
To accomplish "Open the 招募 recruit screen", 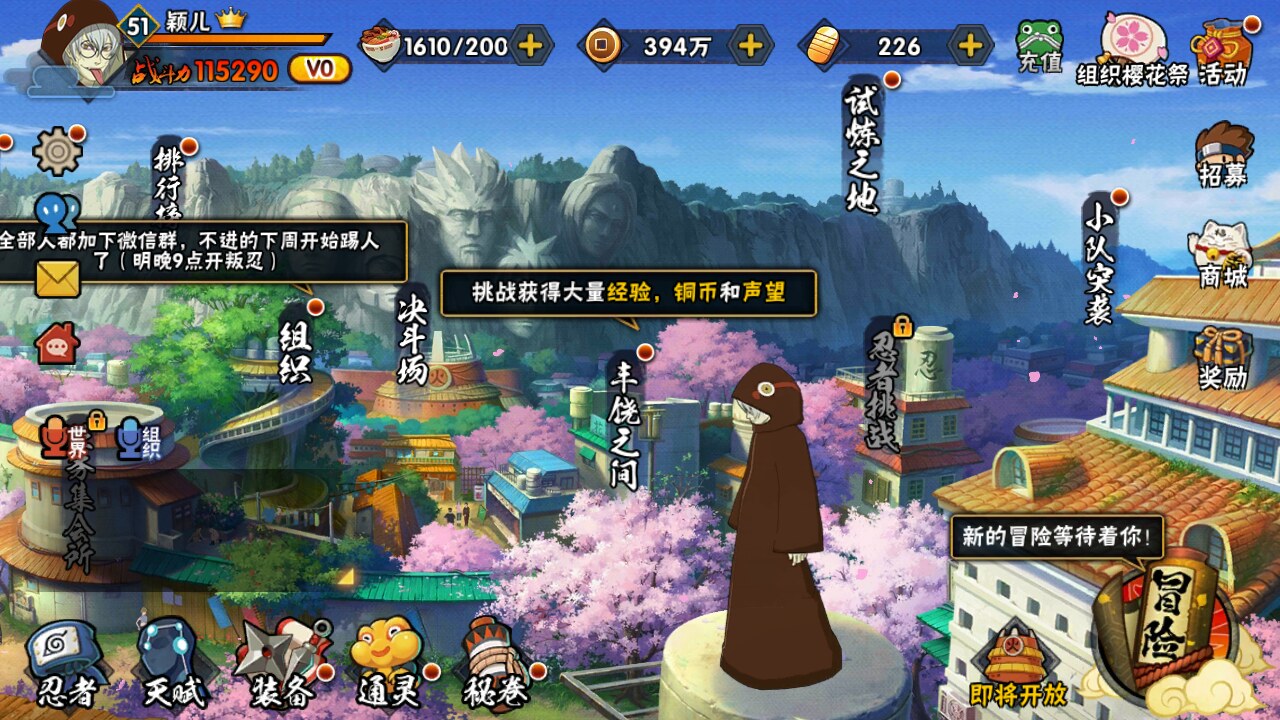I will coord(1224,155).
